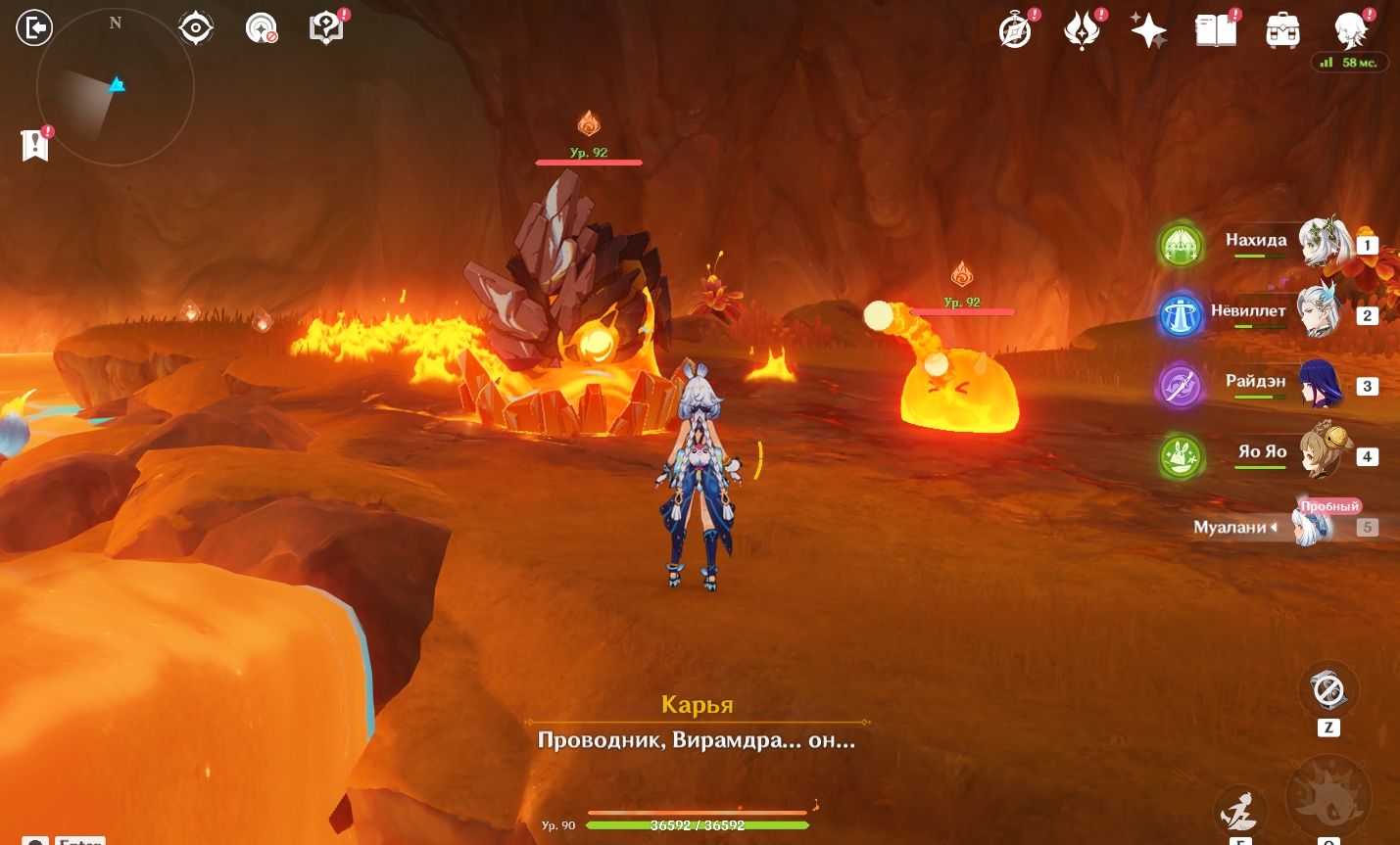Open the winged wish icon
Viewport: 1400px width, 845px height.
pos(1083,31)
